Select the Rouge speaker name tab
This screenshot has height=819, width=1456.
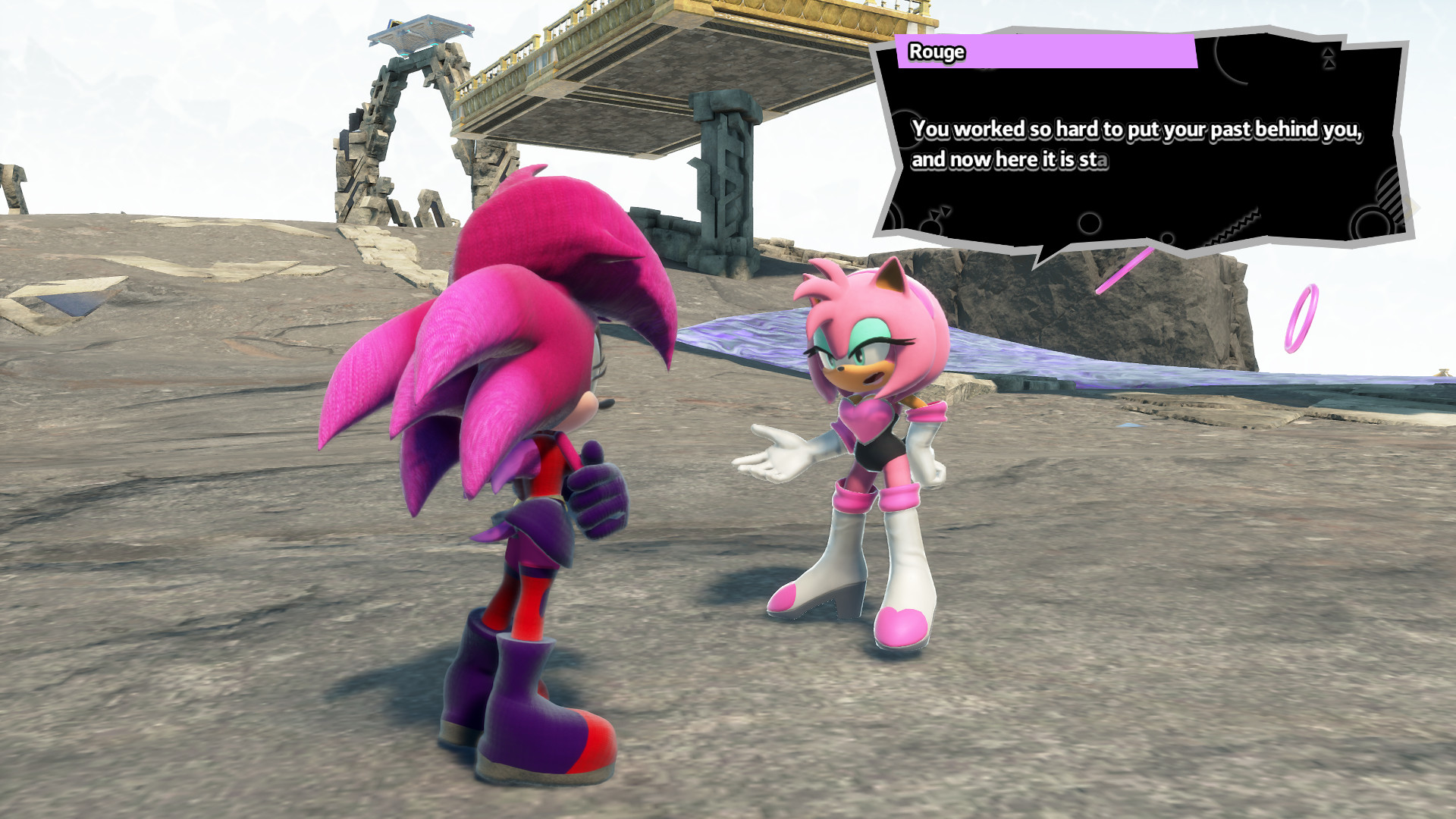click(x=937, y=52)
